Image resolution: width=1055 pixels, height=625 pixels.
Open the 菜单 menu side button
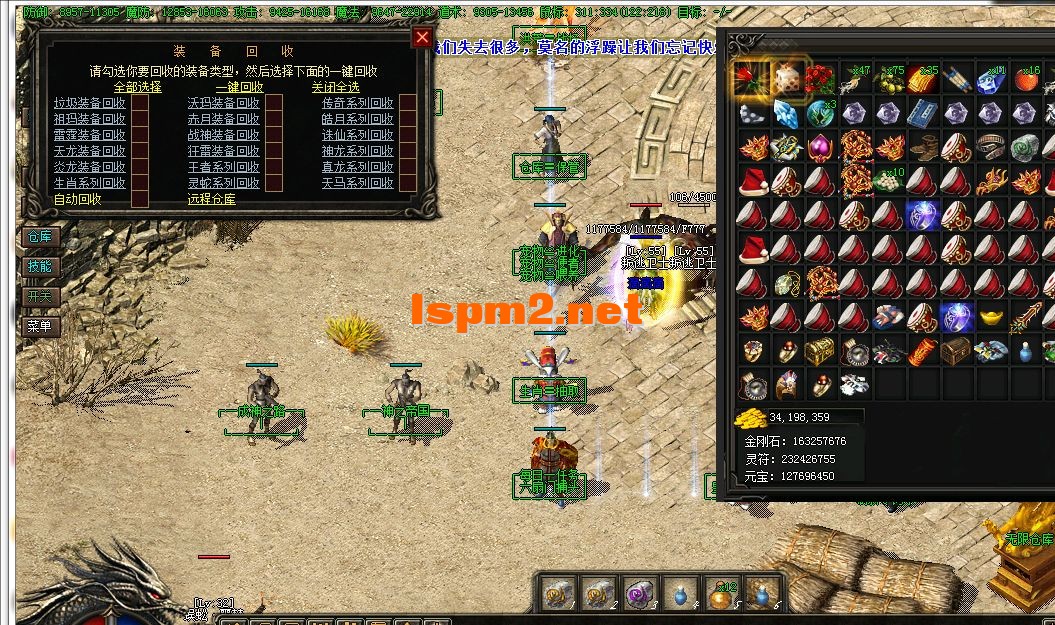click(x=40, y=326)
